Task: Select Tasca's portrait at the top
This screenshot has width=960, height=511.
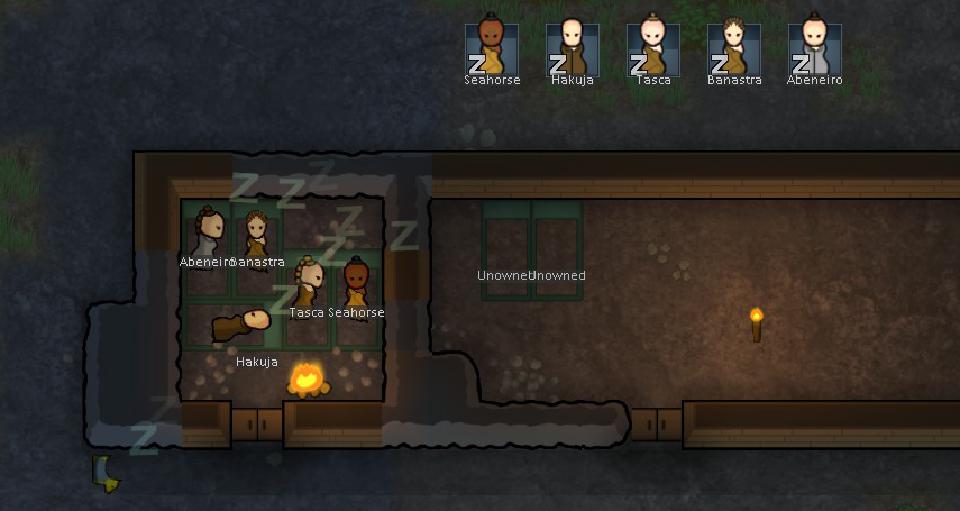Action: tap(653, 48)
